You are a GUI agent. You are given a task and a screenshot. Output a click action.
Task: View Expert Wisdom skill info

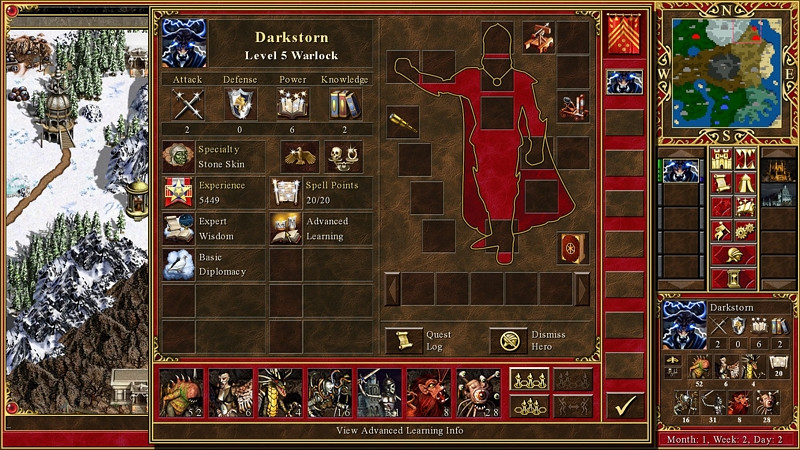click(178, 229)
